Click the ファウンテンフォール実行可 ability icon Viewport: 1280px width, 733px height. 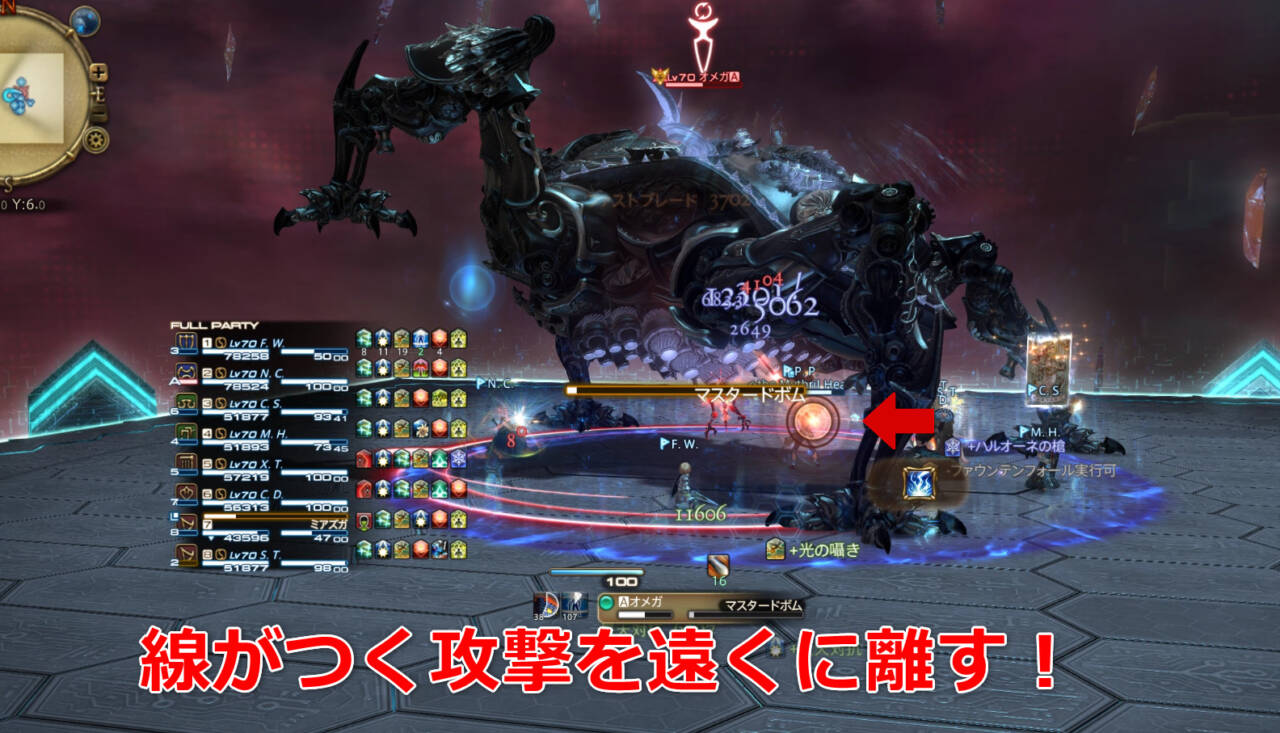tap(918, 484)
